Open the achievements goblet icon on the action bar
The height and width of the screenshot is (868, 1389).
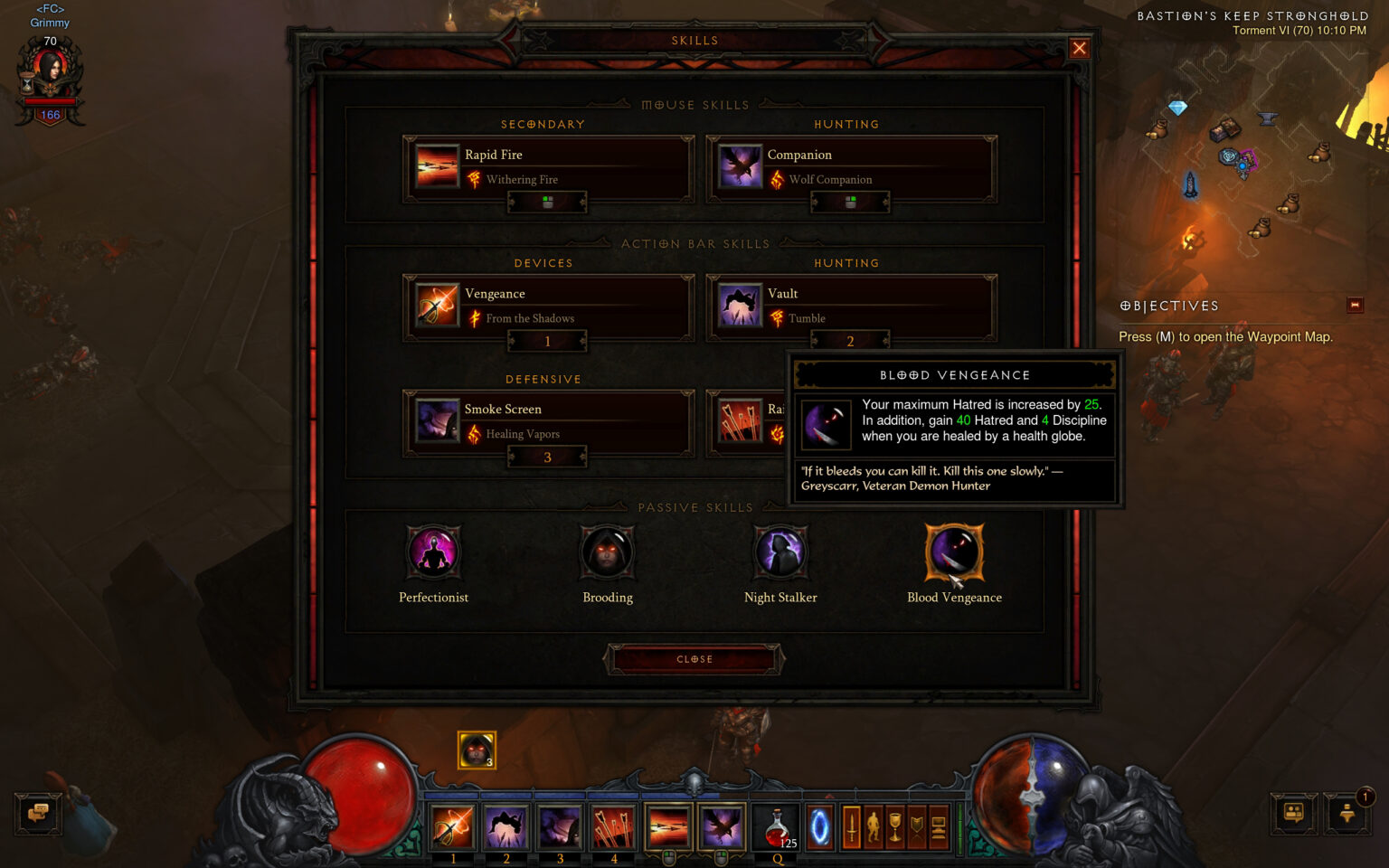coord(895,827)
